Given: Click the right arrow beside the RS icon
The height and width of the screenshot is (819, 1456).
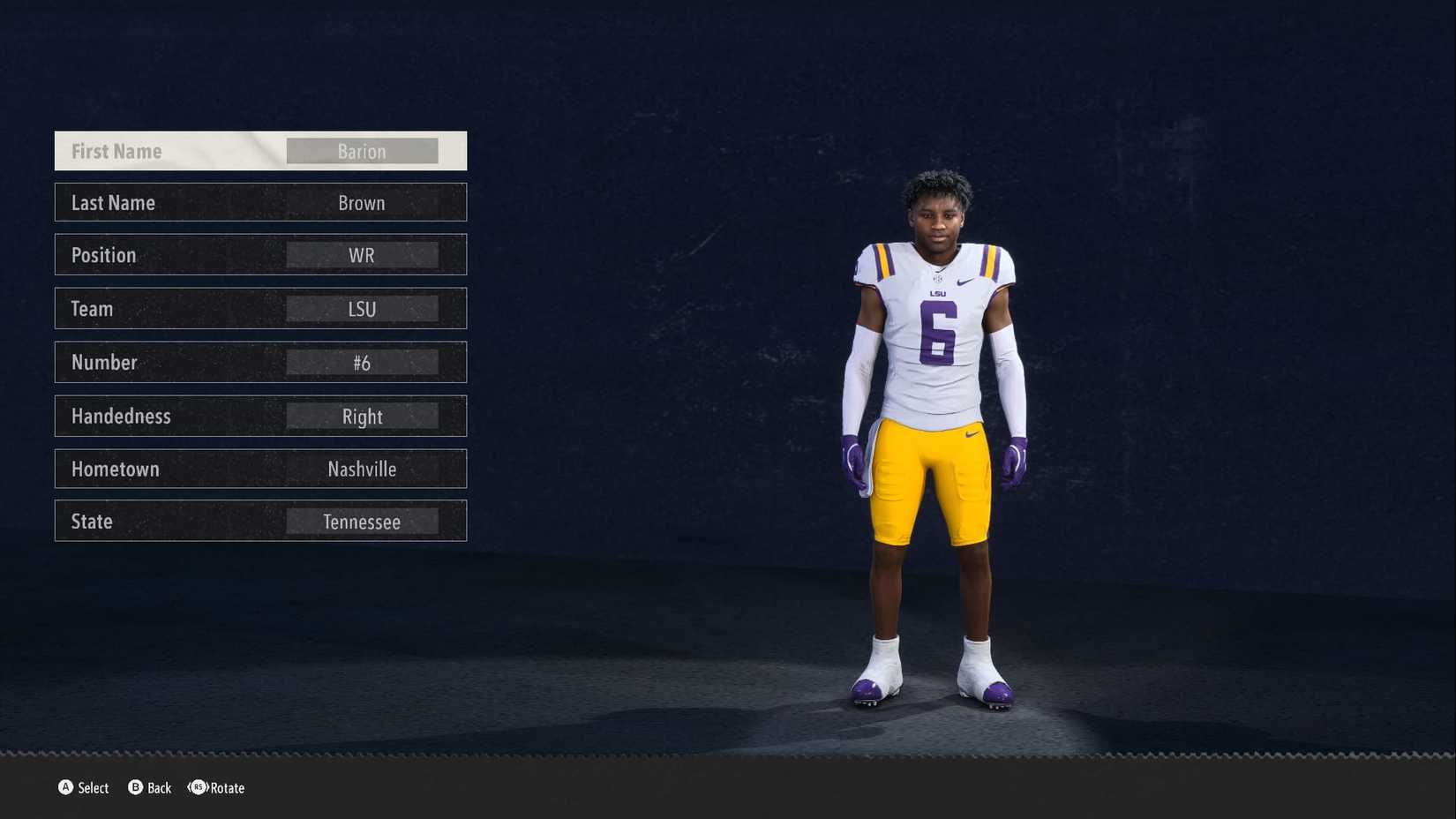Looking at the screenshot, I should tap(207, 788).
